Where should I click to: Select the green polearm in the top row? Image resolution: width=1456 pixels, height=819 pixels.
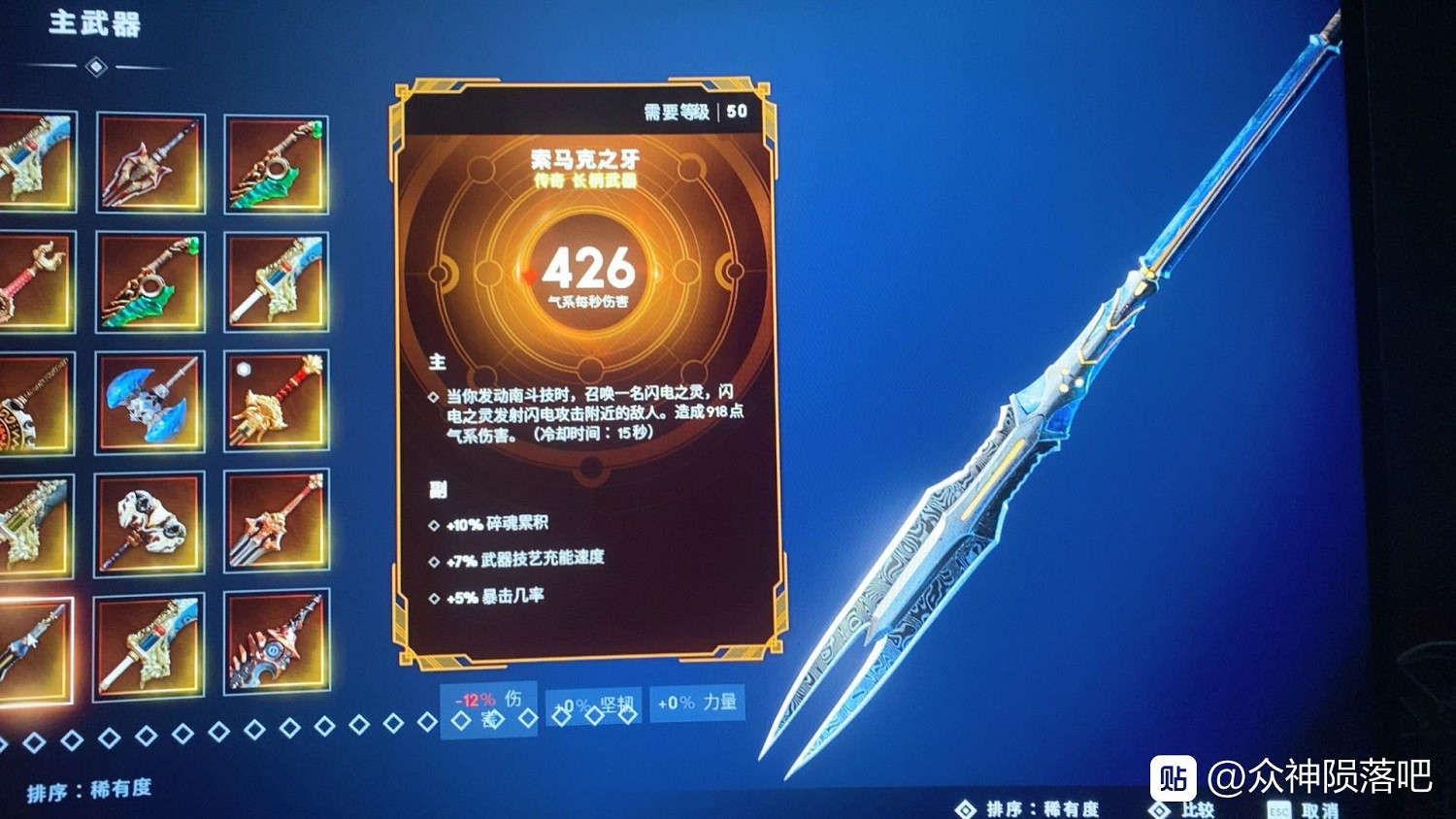(275, 163)
